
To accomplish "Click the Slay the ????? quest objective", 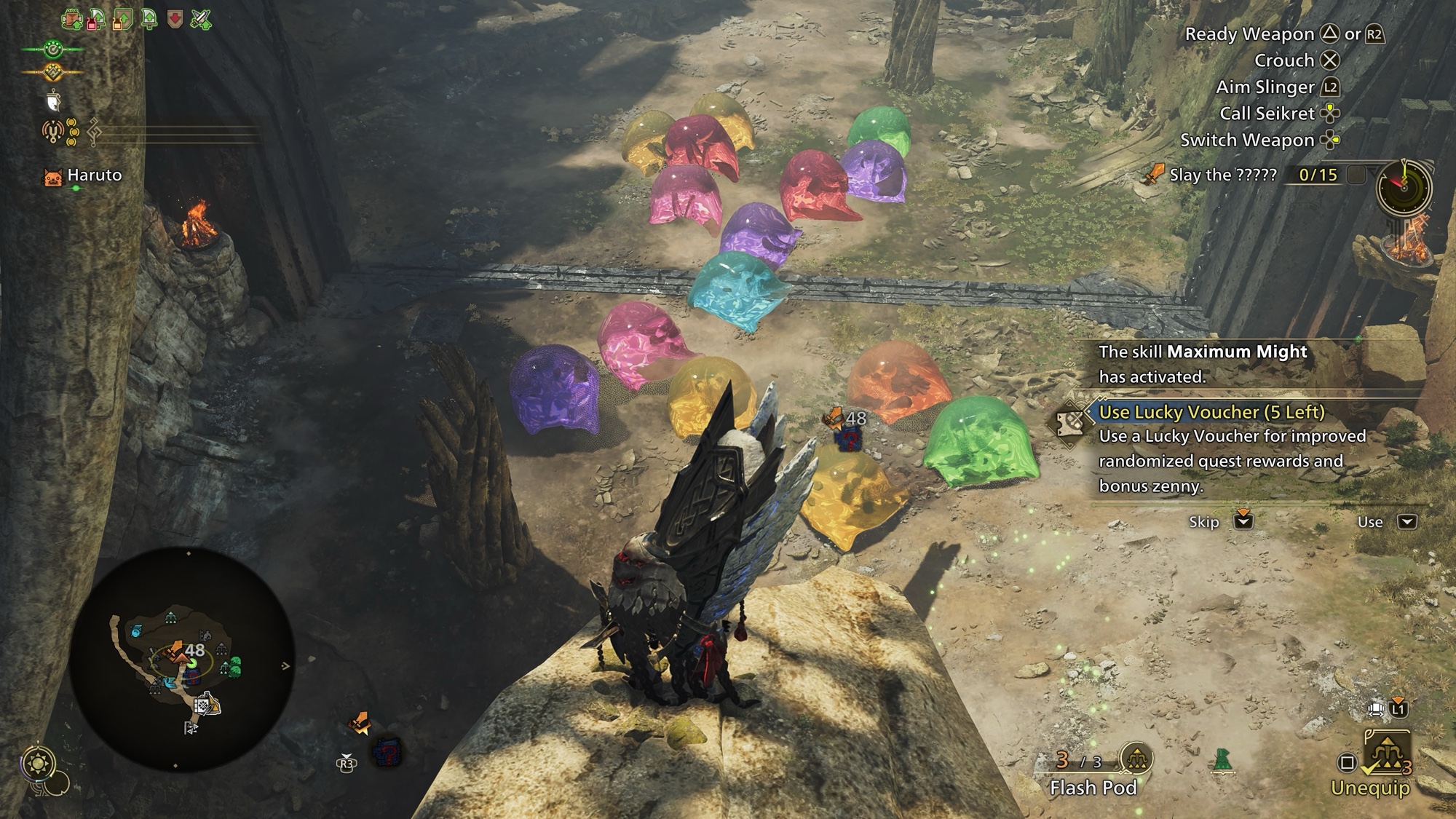I will pyautogui.click(x=1223, y=175).
